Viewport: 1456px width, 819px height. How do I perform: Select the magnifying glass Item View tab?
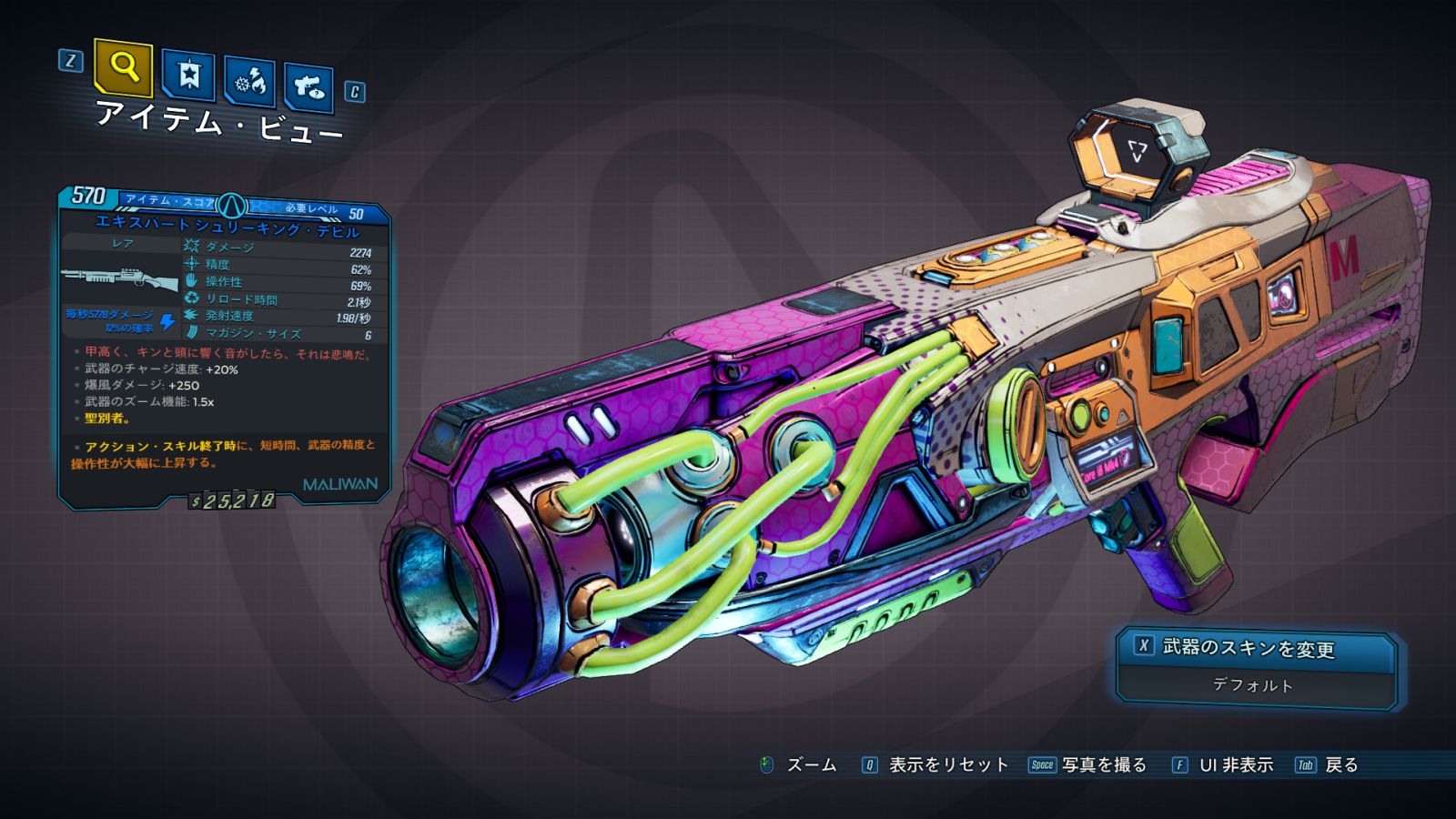pos(123,67)
